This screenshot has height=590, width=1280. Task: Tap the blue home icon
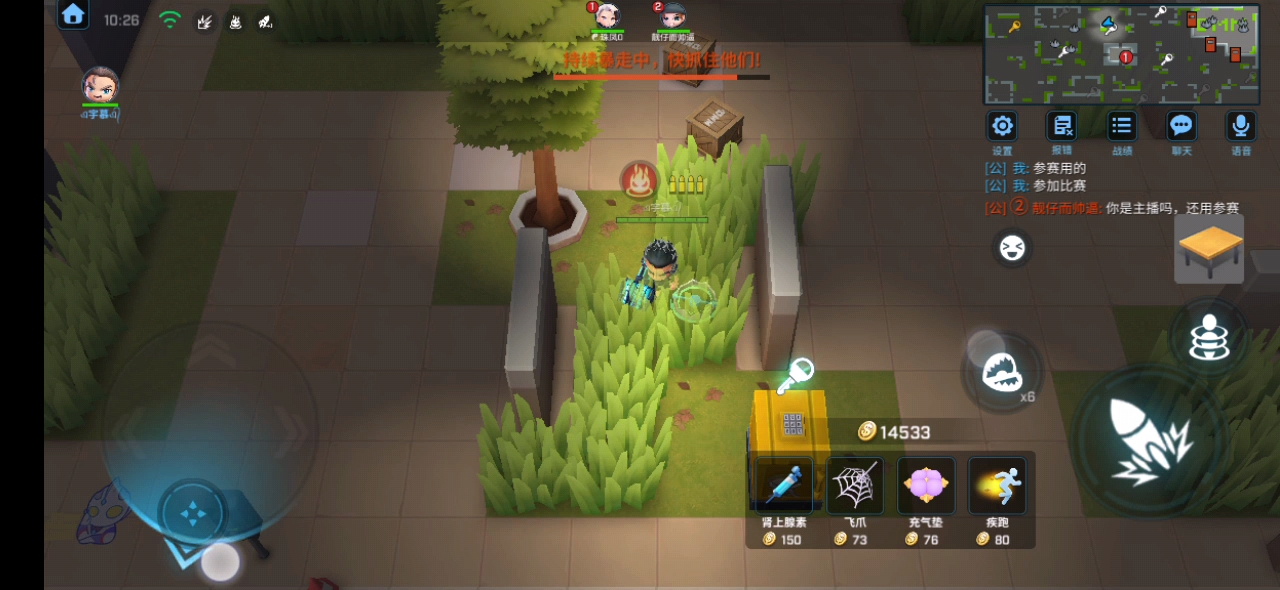click(73, 14)
